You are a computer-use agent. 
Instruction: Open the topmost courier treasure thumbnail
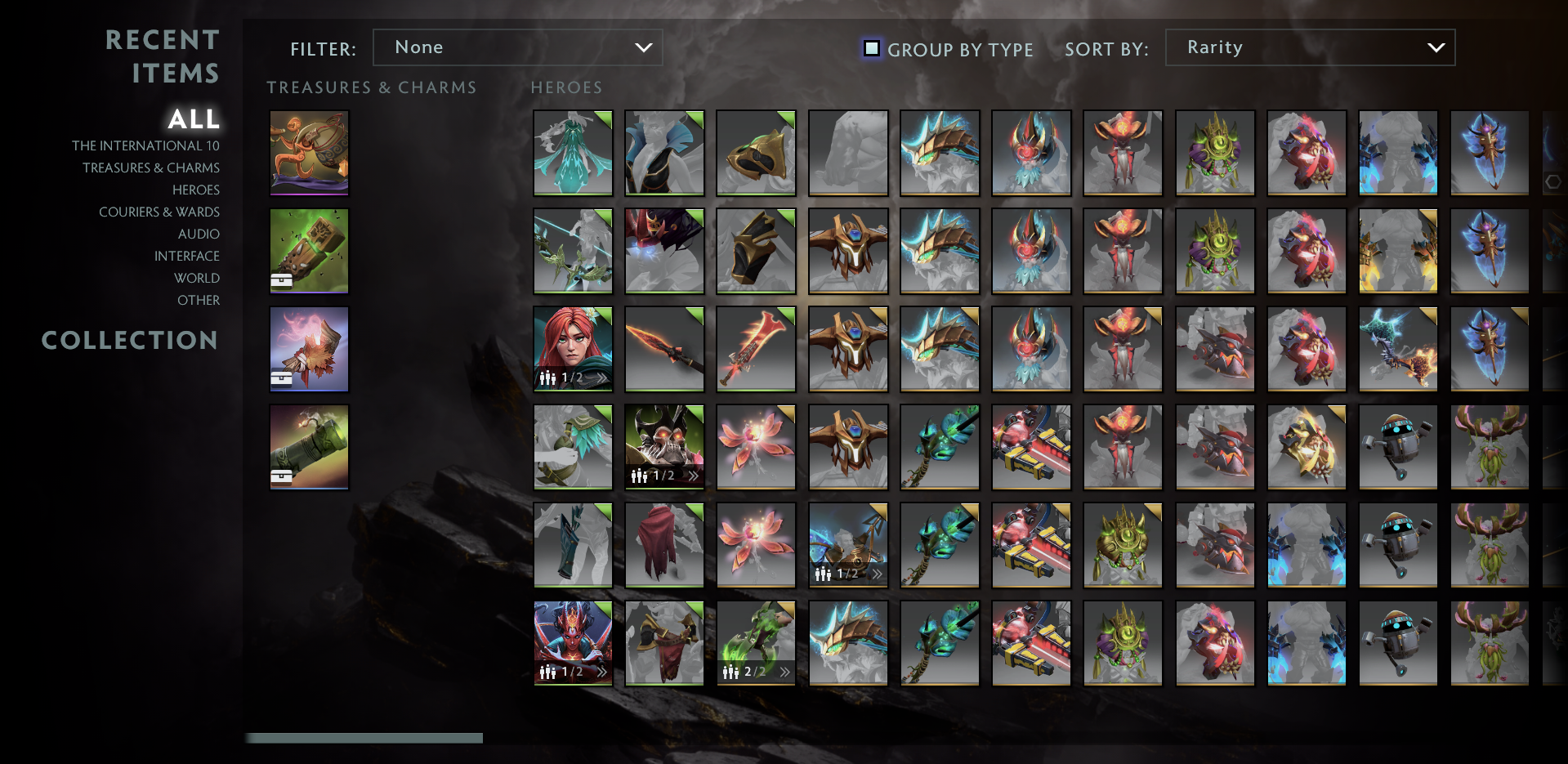pyautogui.click(x=309, y=153)
